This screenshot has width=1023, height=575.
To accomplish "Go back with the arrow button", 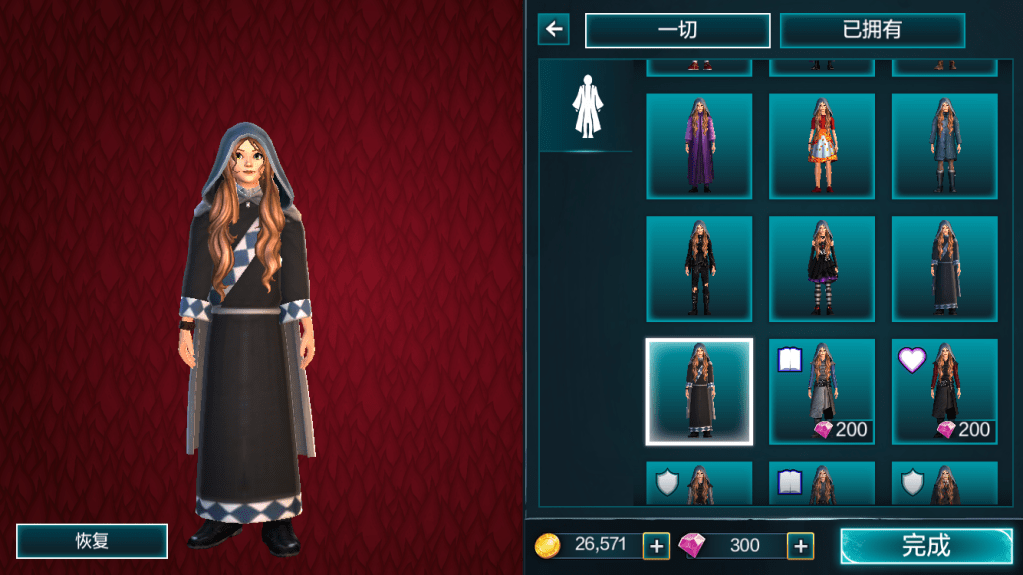I will click(553, 29).
